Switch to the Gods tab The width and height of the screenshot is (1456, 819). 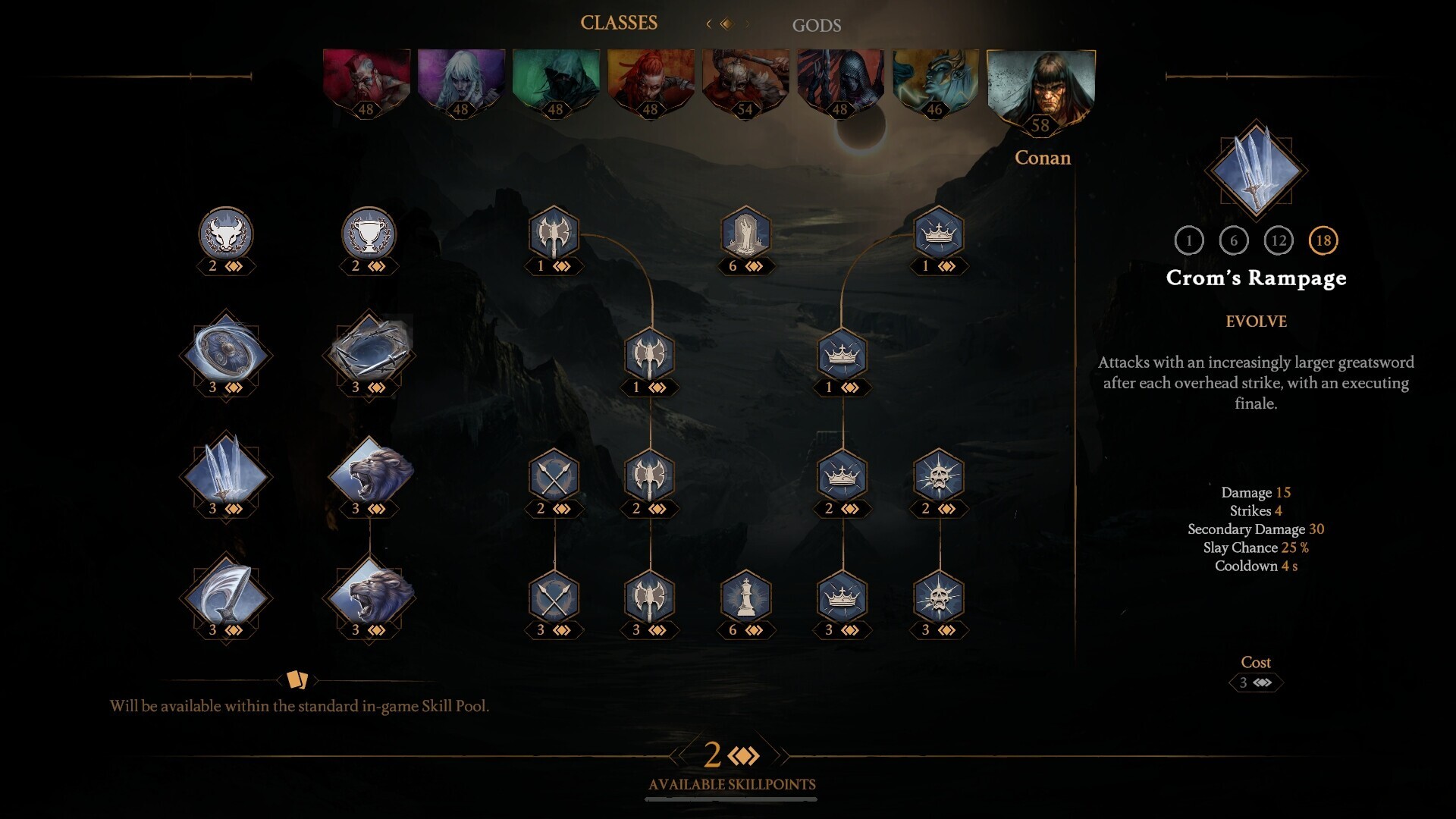pos(816,25)
